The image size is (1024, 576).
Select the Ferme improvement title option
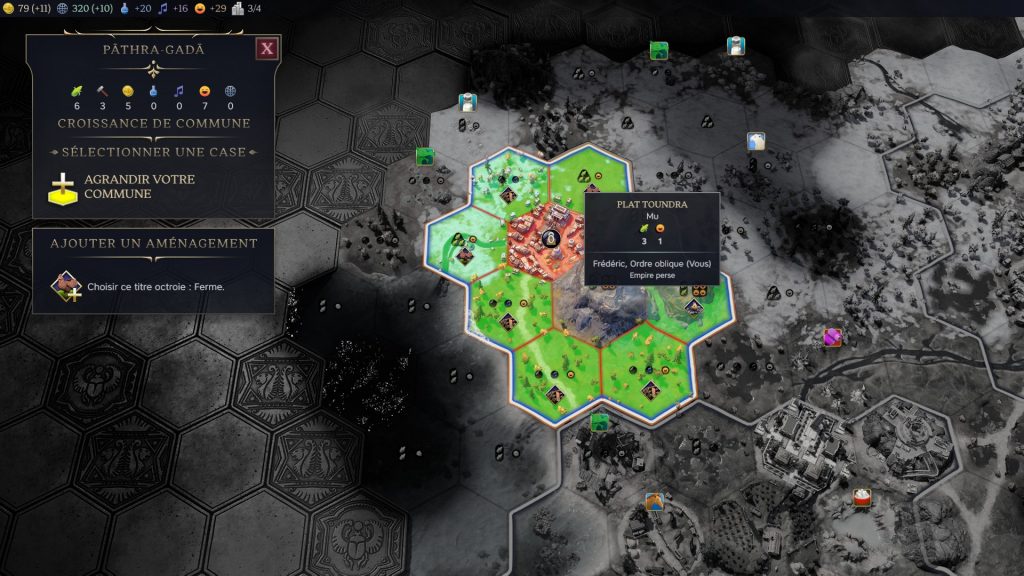pos(154,286)
